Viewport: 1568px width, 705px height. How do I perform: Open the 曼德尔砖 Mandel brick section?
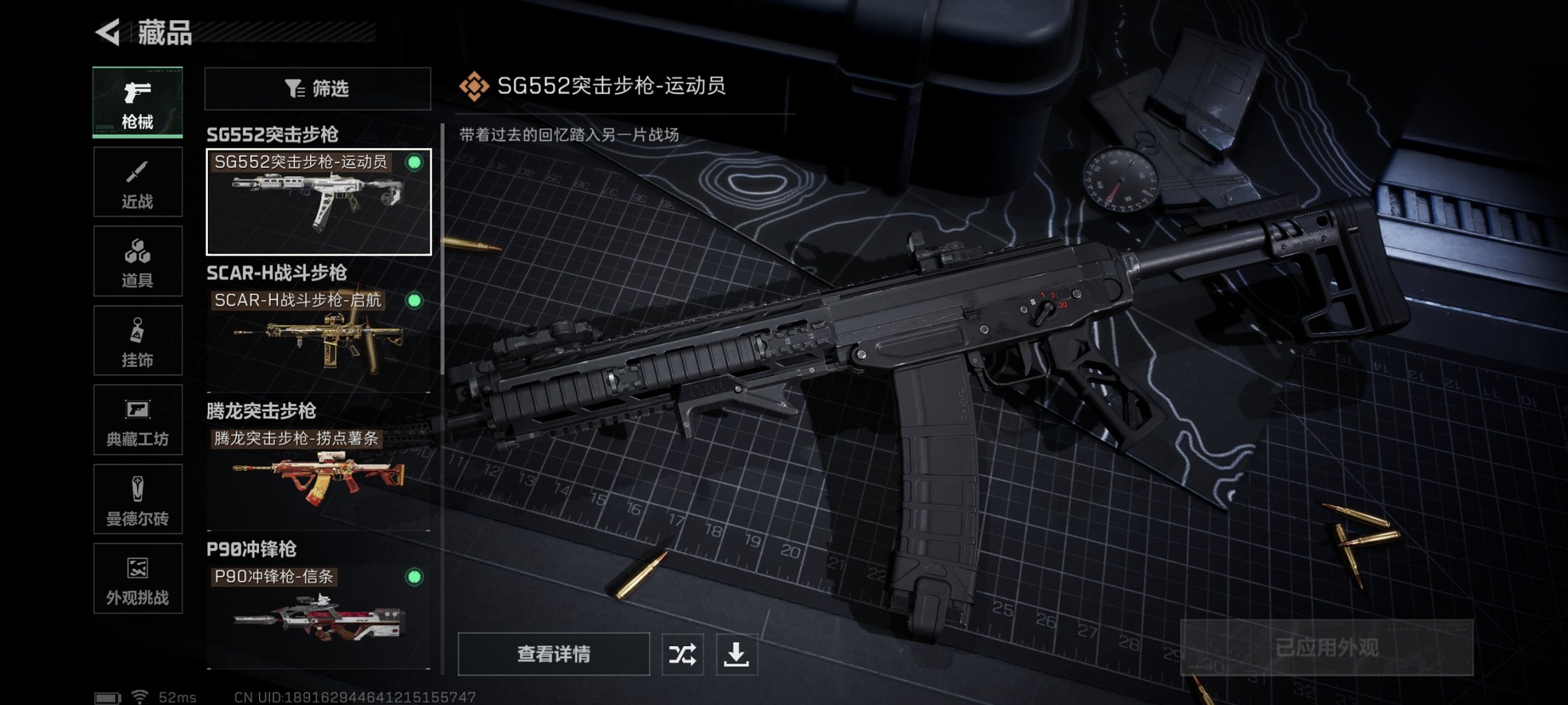[x=137, y=500]
